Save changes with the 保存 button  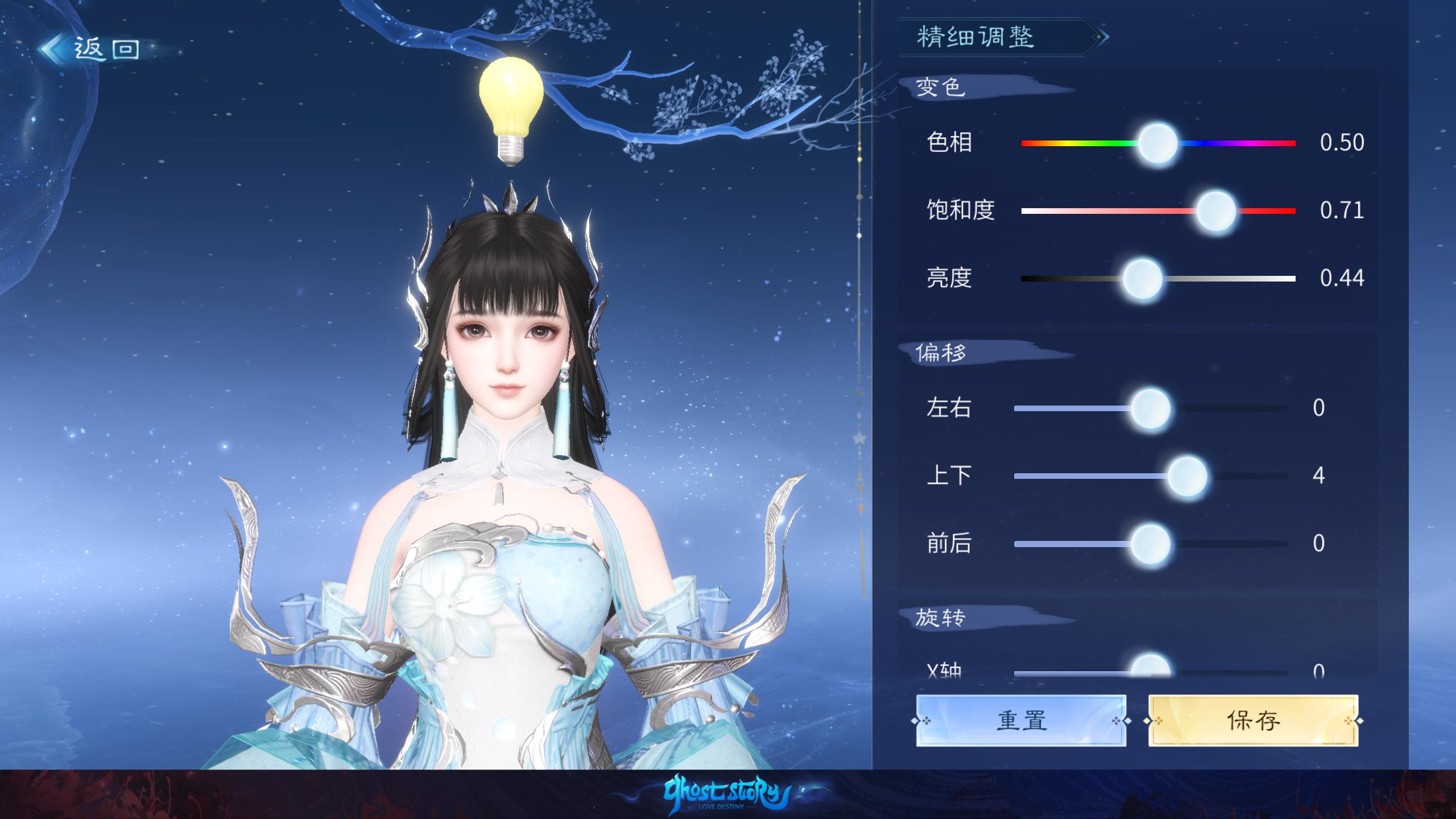pos(1253,721)
